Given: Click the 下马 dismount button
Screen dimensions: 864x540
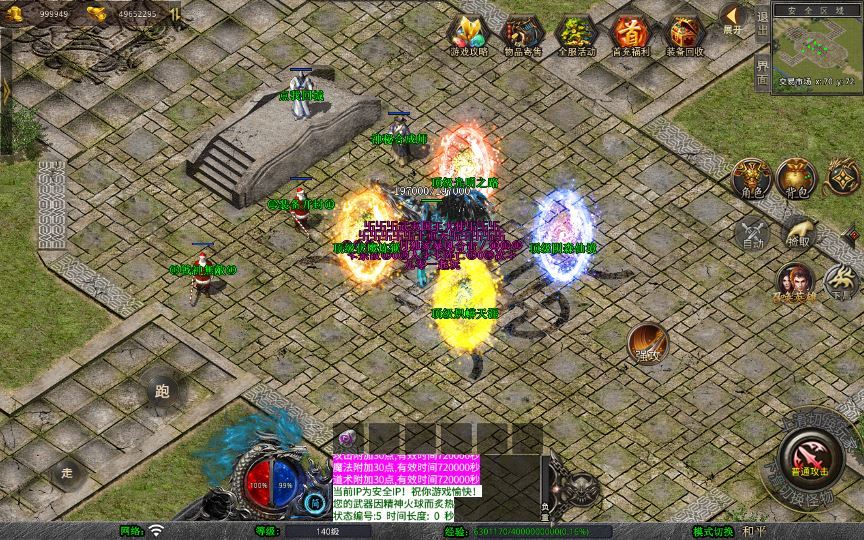Looking at the screenshot, I should pos(843,281).
